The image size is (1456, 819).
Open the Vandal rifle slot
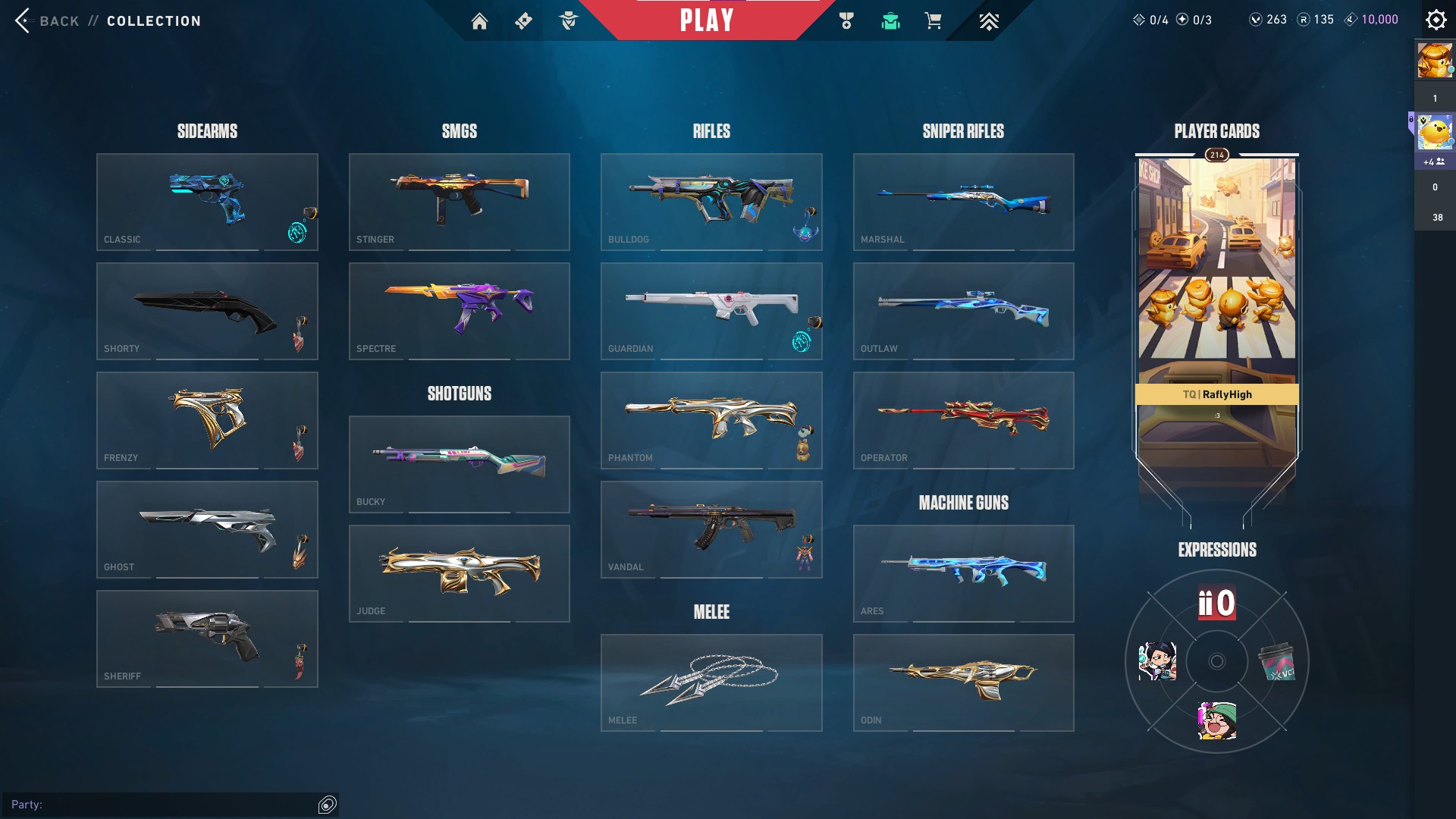coord(711,529)
